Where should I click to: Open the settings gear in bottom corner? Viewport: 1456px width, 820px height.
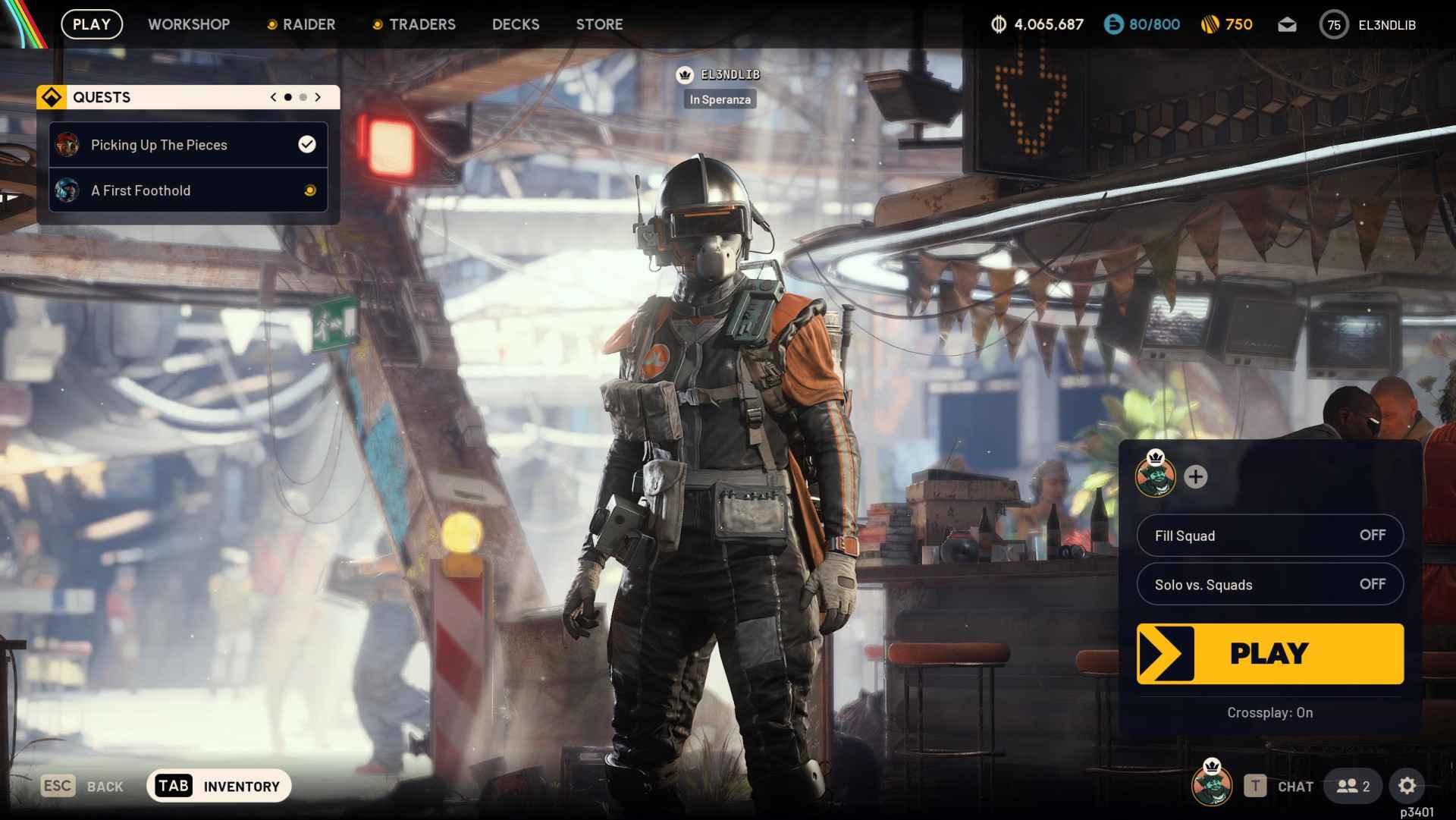[1408, 787]
